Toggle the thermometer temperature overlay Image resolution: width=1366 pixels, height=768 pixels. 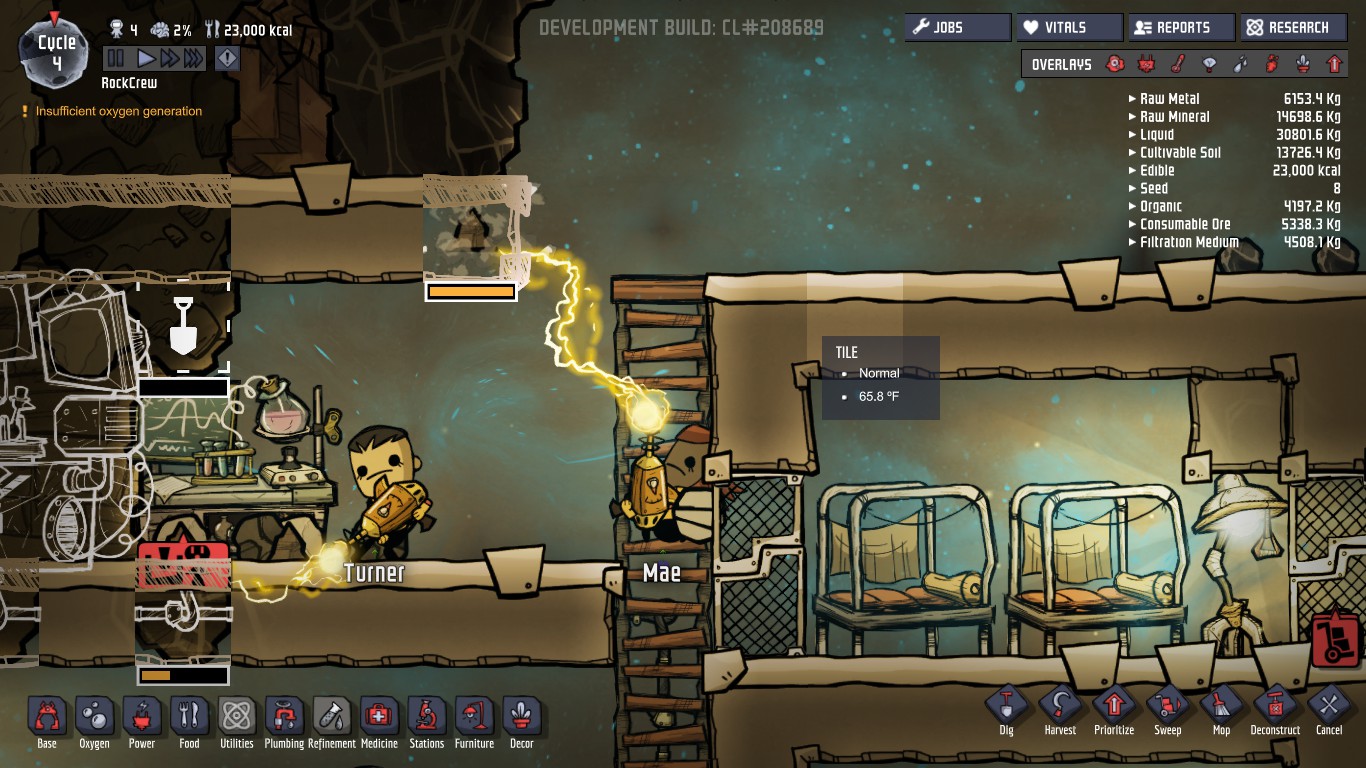tap(1178, 64)
